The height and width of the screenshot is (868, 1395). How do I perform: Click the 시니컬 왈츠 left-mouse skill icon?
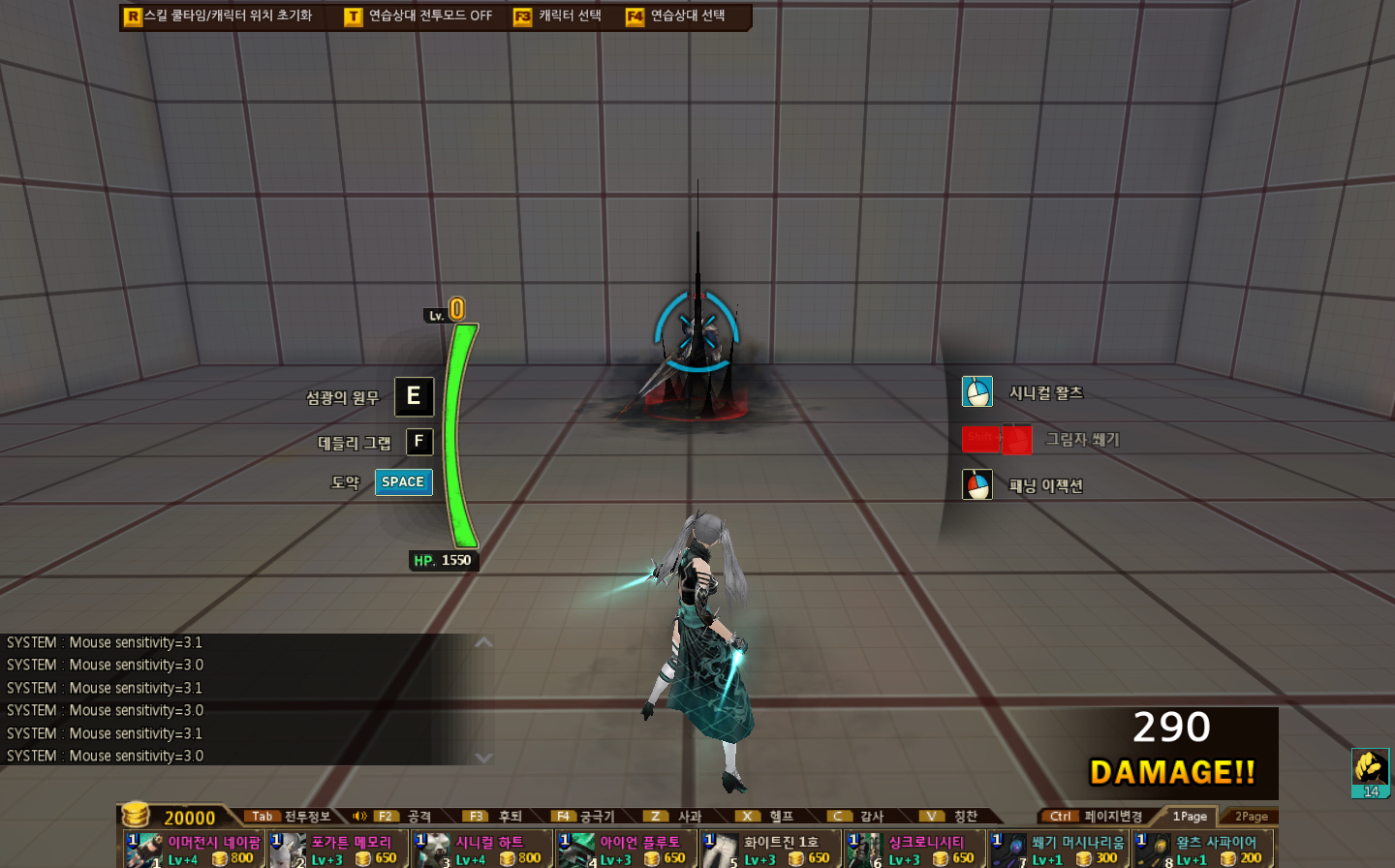[x=976, y=392]
